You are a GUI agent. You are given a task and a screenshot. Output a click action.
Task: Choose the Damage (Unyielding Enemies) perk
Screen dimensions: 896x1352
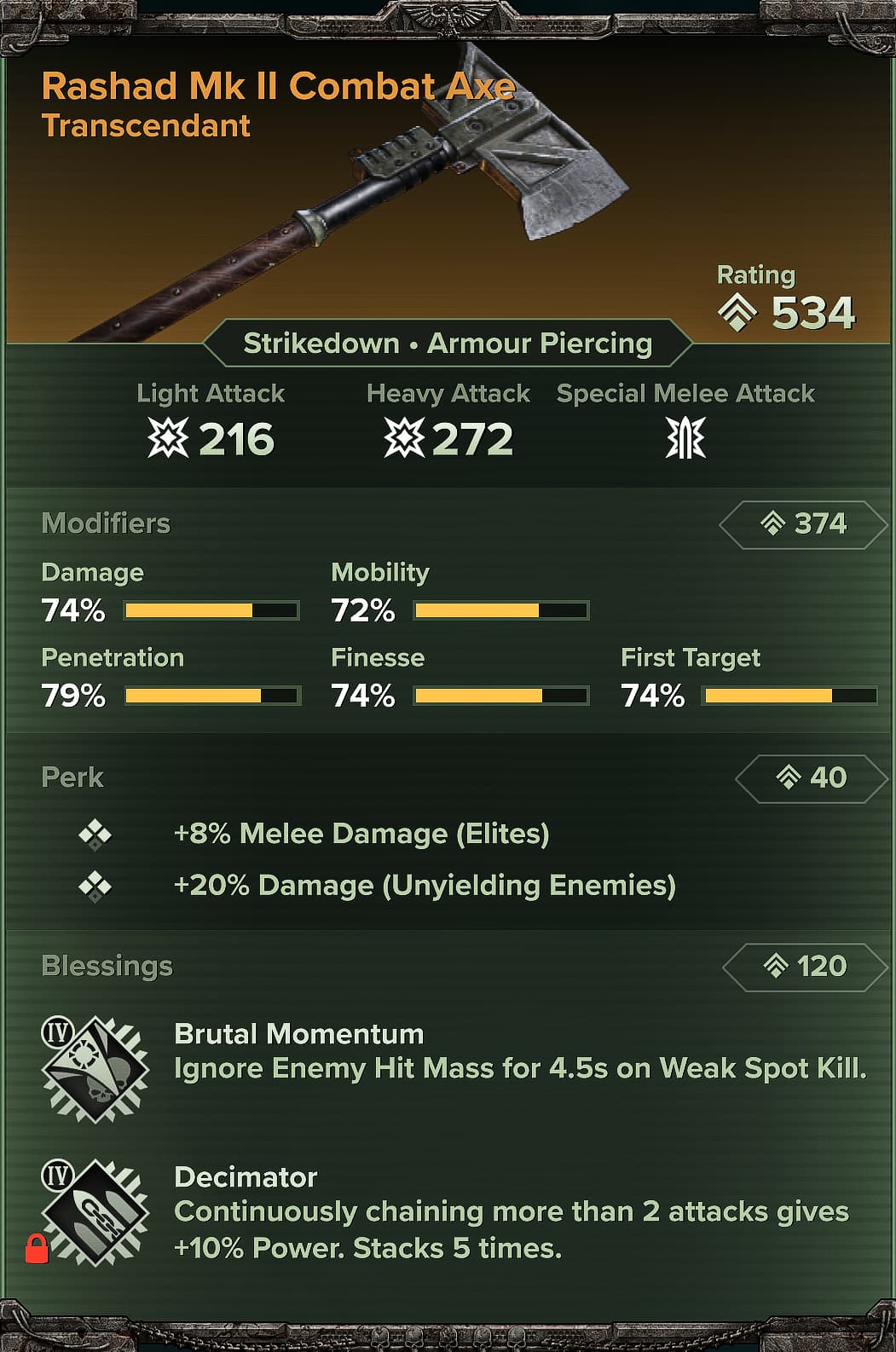424,886
